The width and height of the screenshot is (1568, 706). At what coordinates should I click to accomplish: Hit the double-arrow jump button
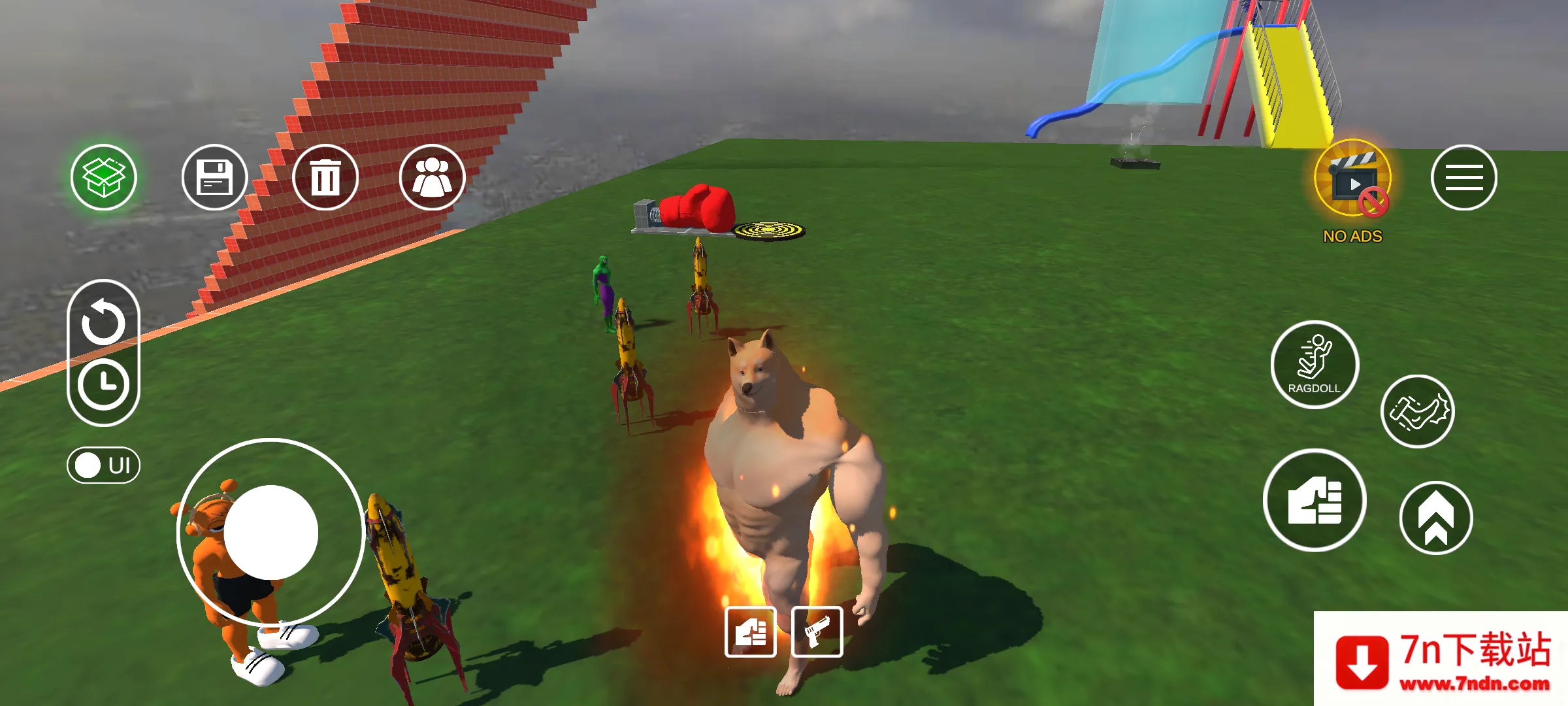click(x=1435, y=518)
